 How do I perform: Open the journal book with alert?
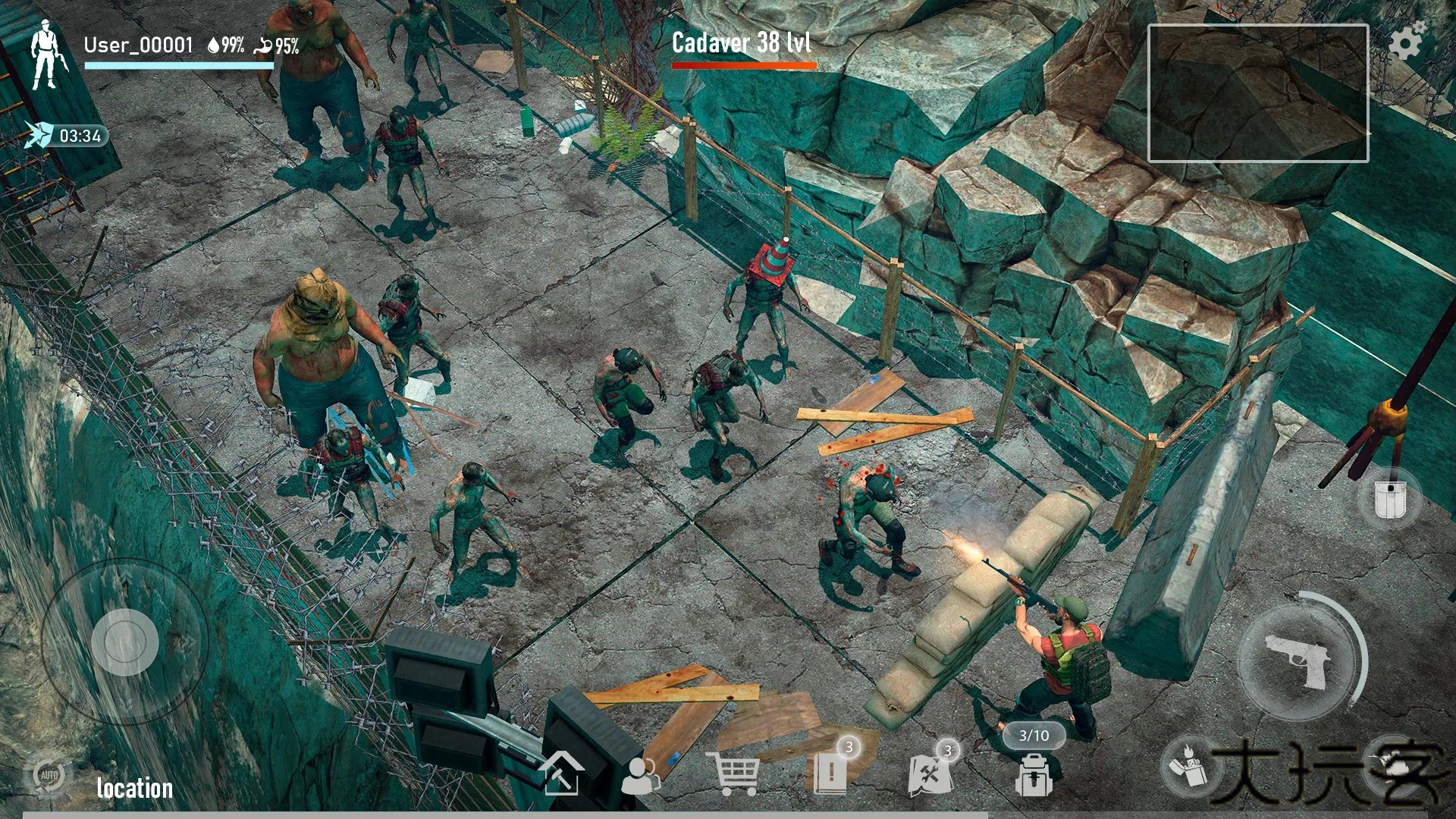tap(830, 772)
